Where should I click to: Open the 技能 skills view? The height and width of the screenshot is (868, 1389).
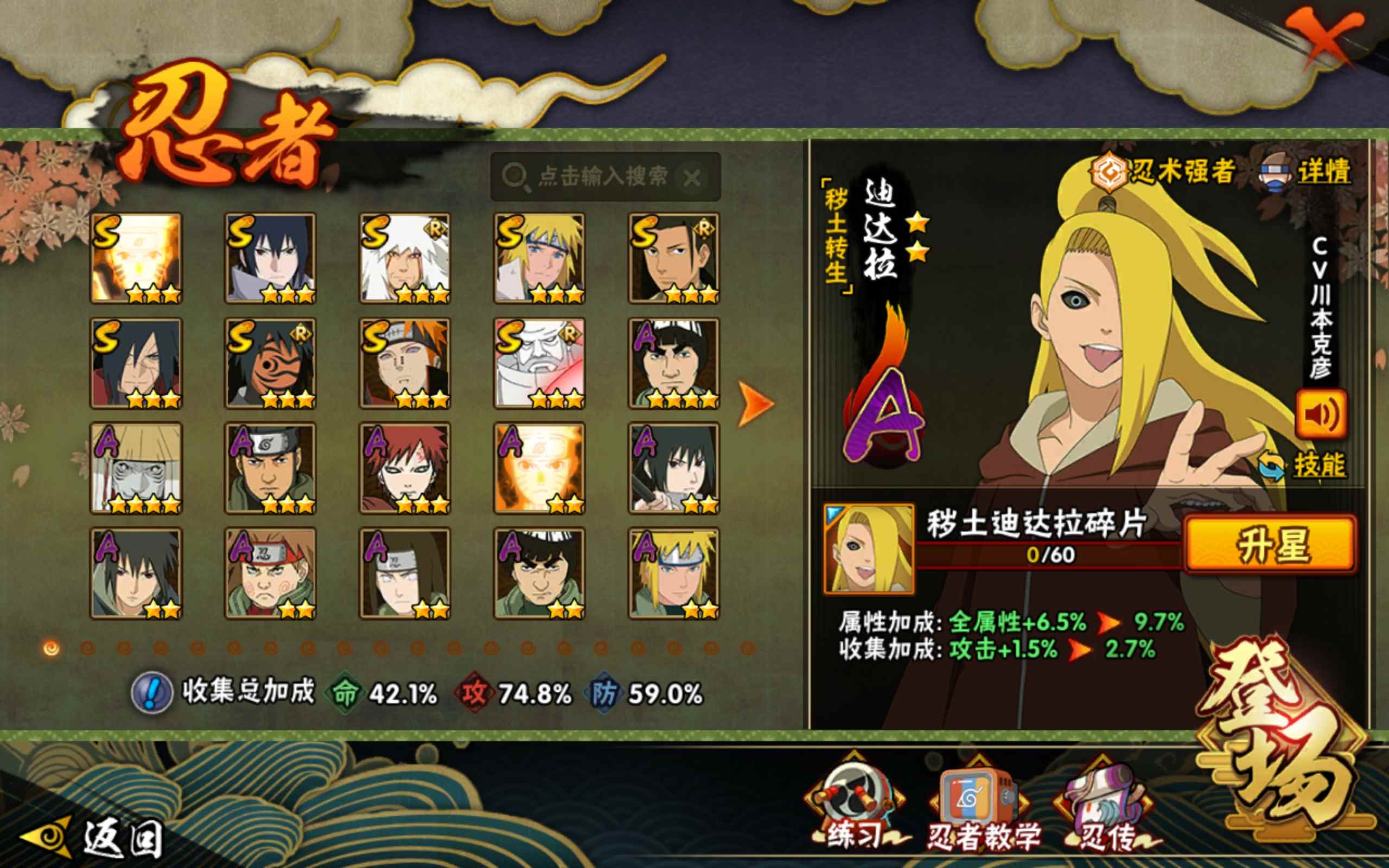coord(1319,465)
